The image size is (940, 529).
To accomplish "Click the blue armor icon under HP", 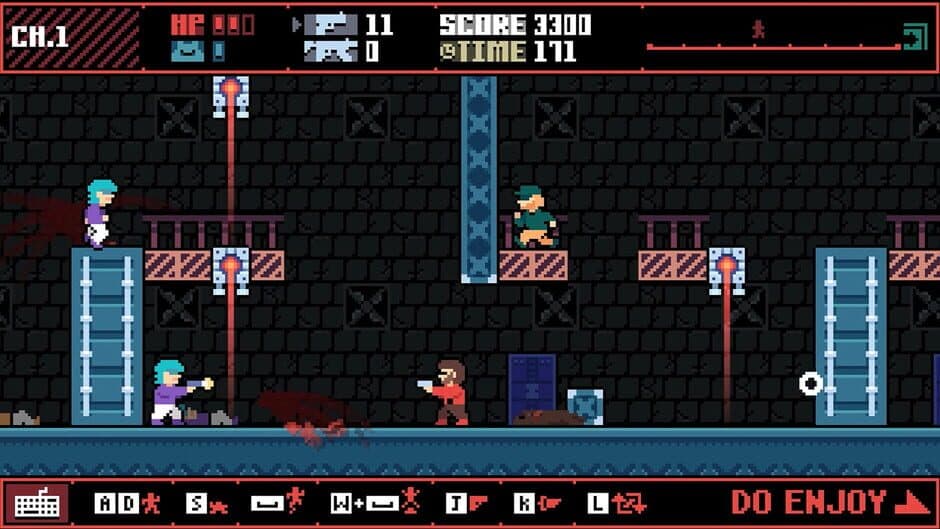I will click(186, 51).
